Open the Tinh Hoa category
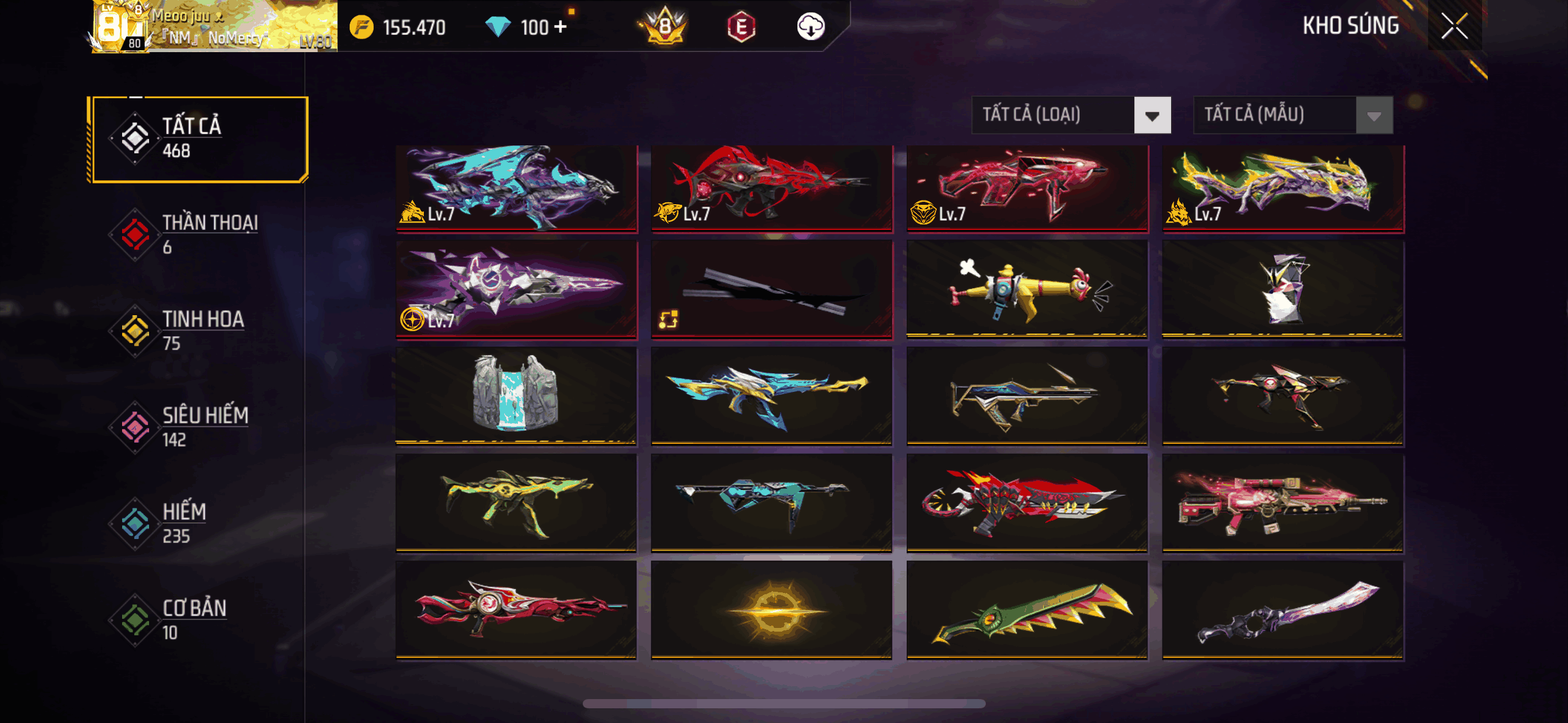Screen dimensions: 1568x723 [x=196, y=331]
